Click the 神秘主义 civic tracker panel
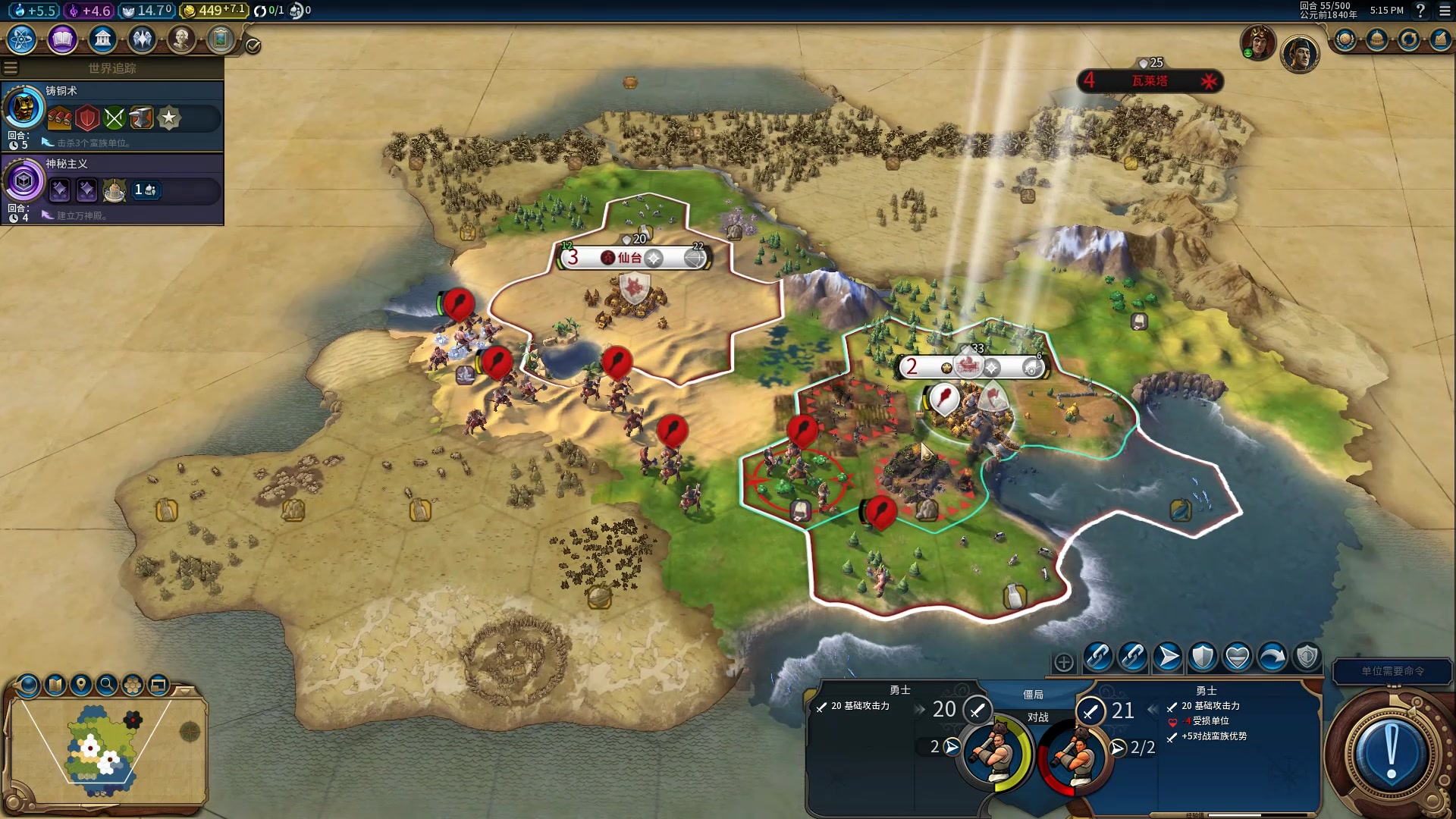Image resolution: width=1456 pixels, height=819 pixels. point(112,189)
